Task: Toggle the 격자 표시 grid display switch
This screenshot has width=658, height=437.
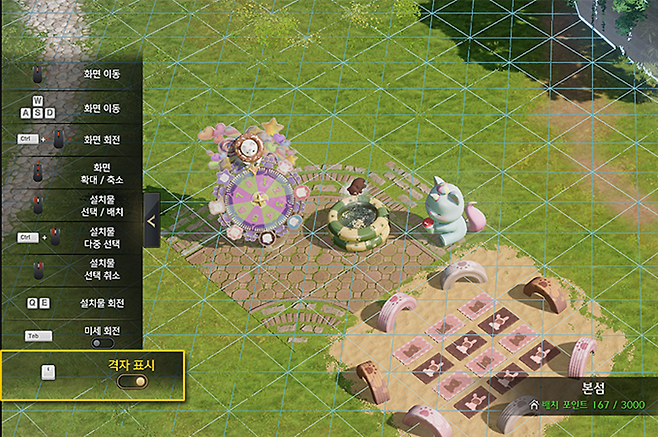Action: click(x=132, y=381)
